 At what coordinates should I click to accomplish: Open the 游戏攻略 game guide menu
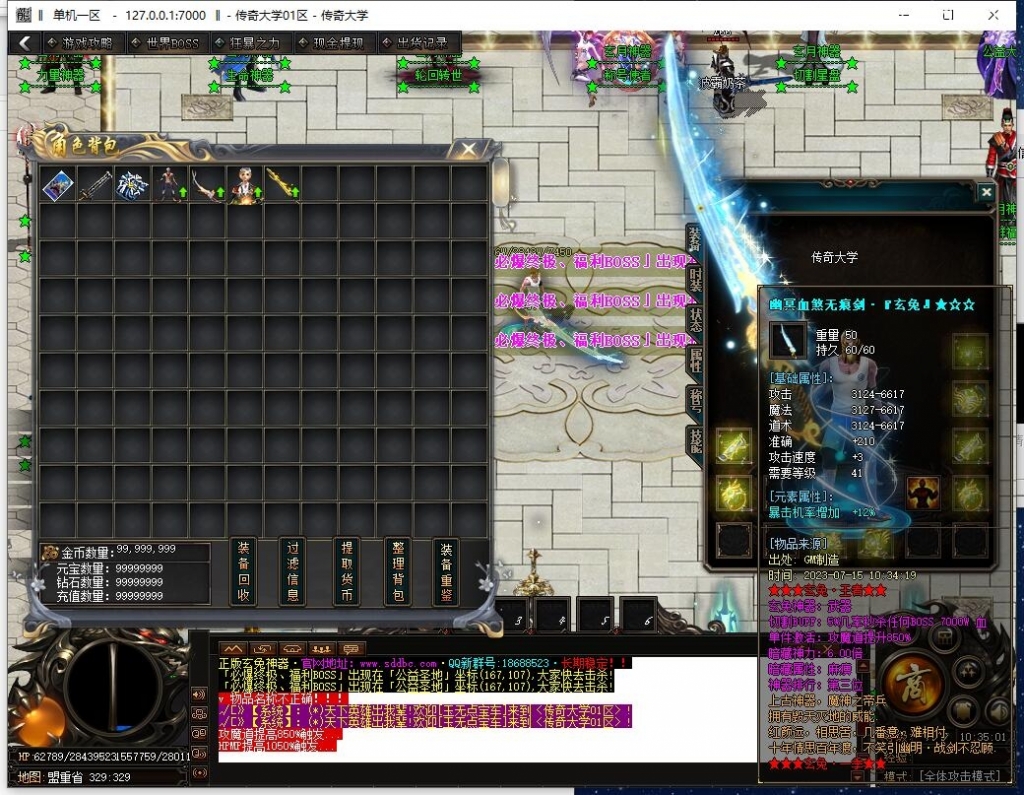click(x=82, y=43)
